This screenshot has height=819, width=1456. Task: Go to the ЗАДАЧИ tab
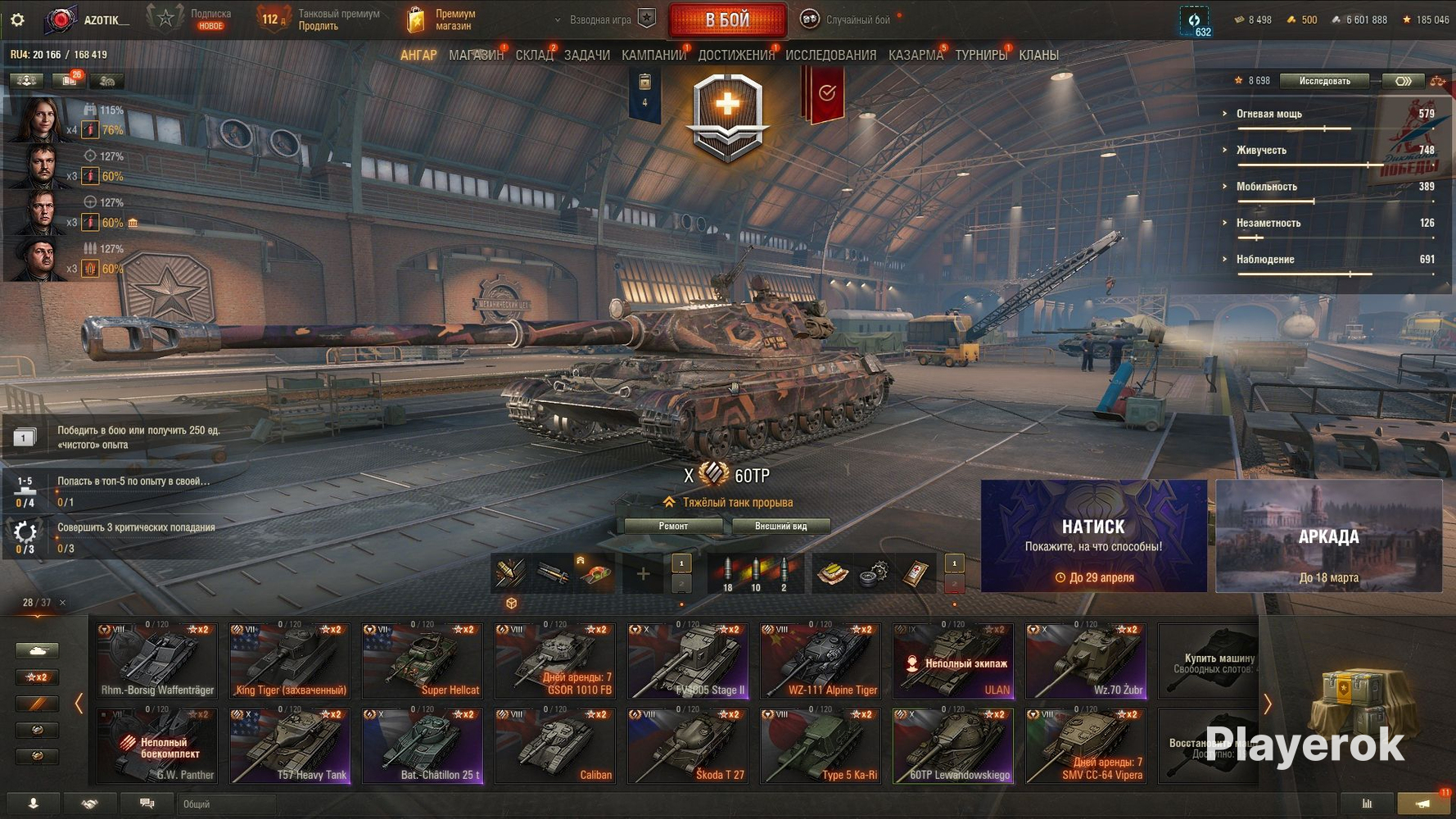tap(586, 56)
